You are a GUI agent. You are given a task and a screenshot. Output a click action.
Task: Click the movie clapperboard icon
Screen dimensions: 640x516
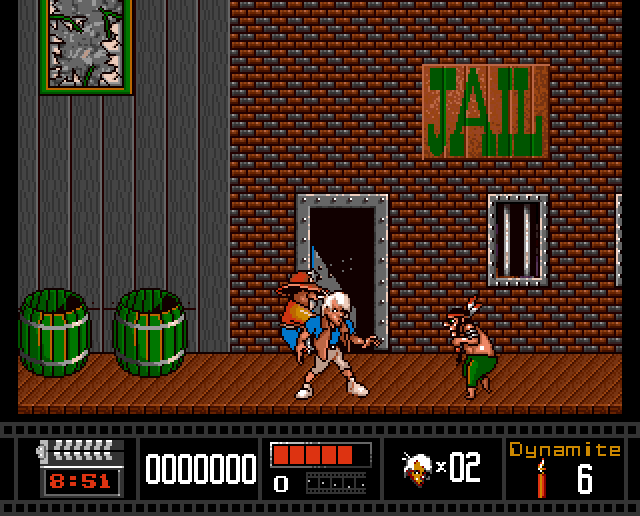(x=80, y=451)
